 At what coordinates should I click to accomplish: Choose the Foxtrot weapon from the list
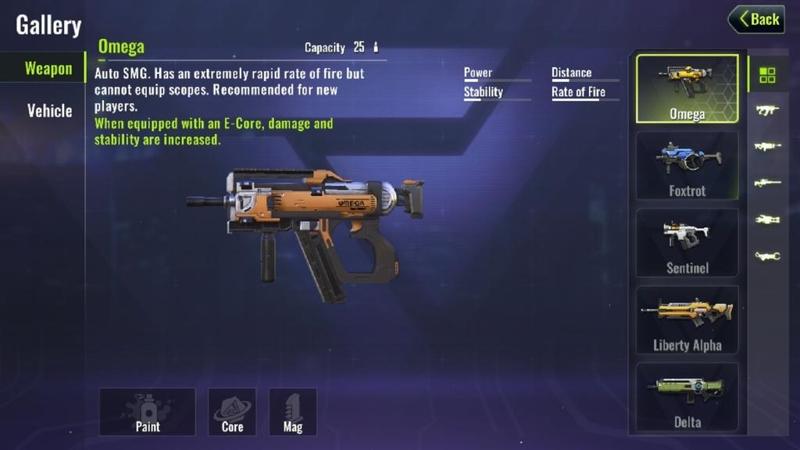click(x=687, y=165)
